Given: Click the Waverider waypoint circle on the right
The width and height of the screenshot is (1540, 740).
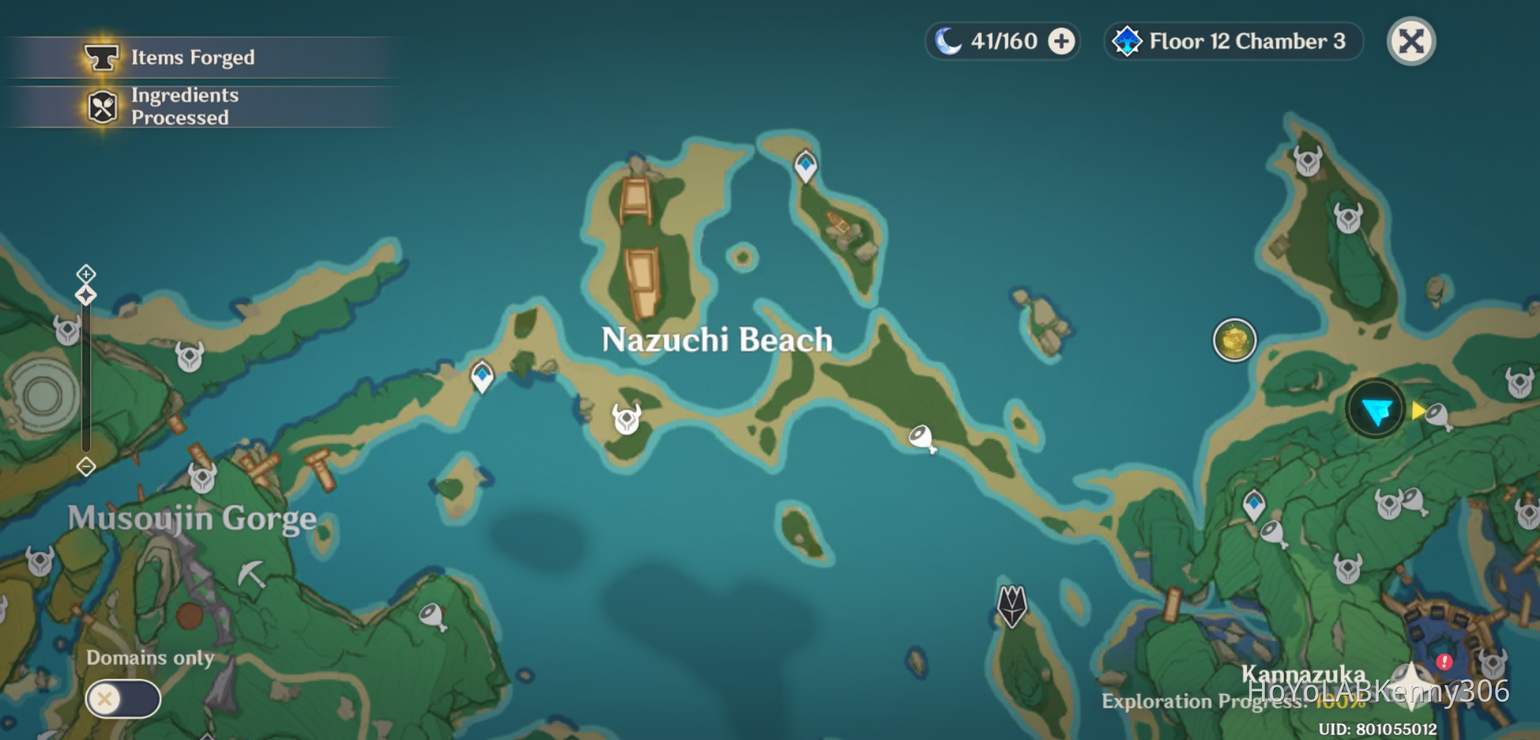Looking at the screenshot, I should (1233, 340).
